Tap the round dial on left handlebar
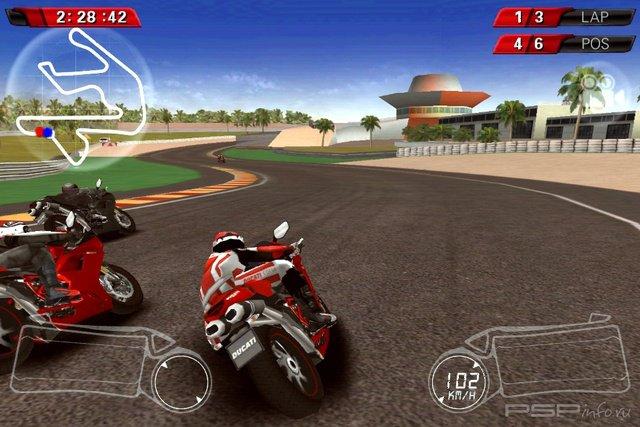Screen dimensions: 640x427 [x=181, y=380]
